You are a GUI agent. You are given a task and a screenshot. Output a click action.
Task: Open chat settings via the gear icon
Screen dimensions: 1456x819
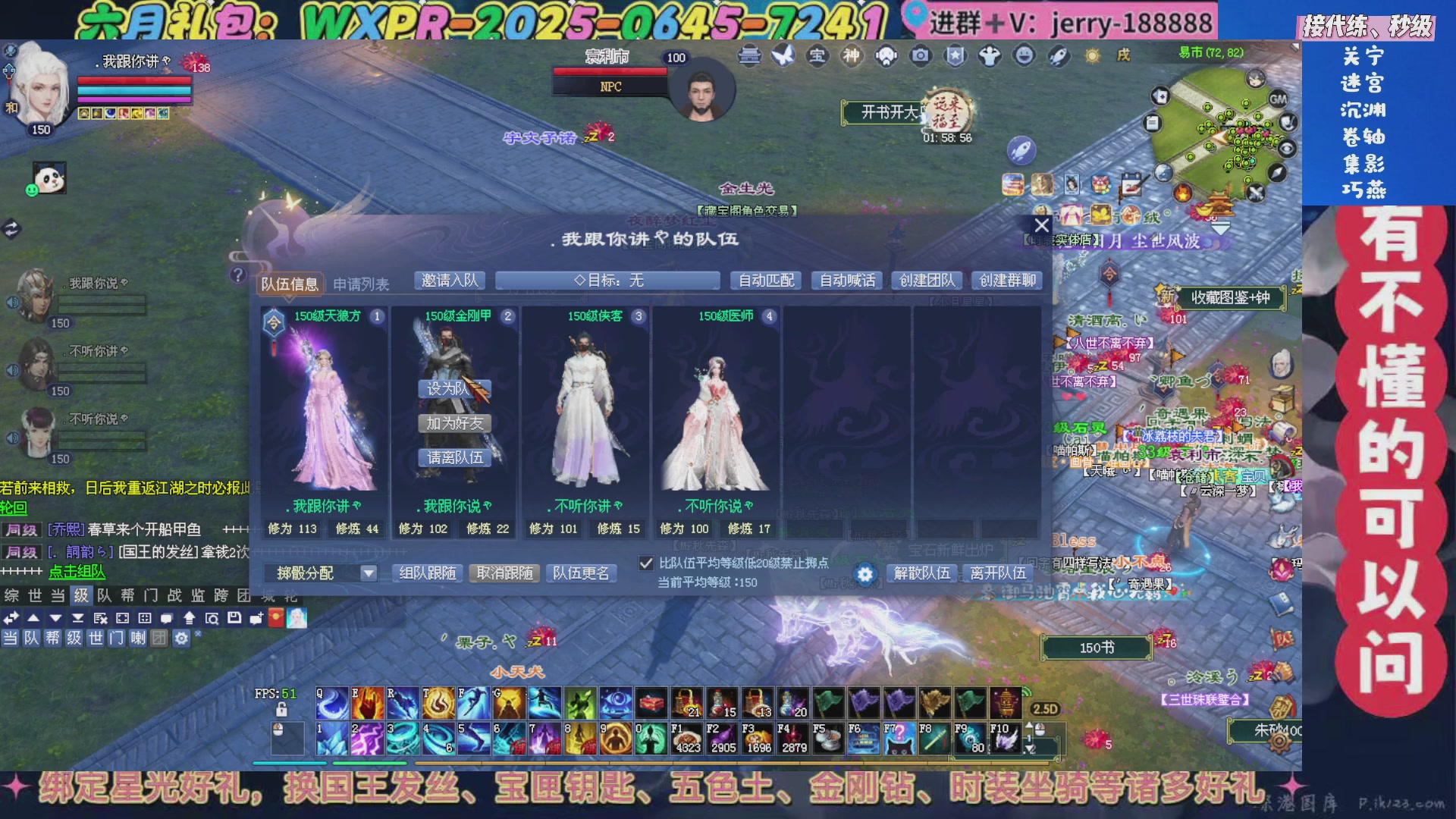point(181,639)
